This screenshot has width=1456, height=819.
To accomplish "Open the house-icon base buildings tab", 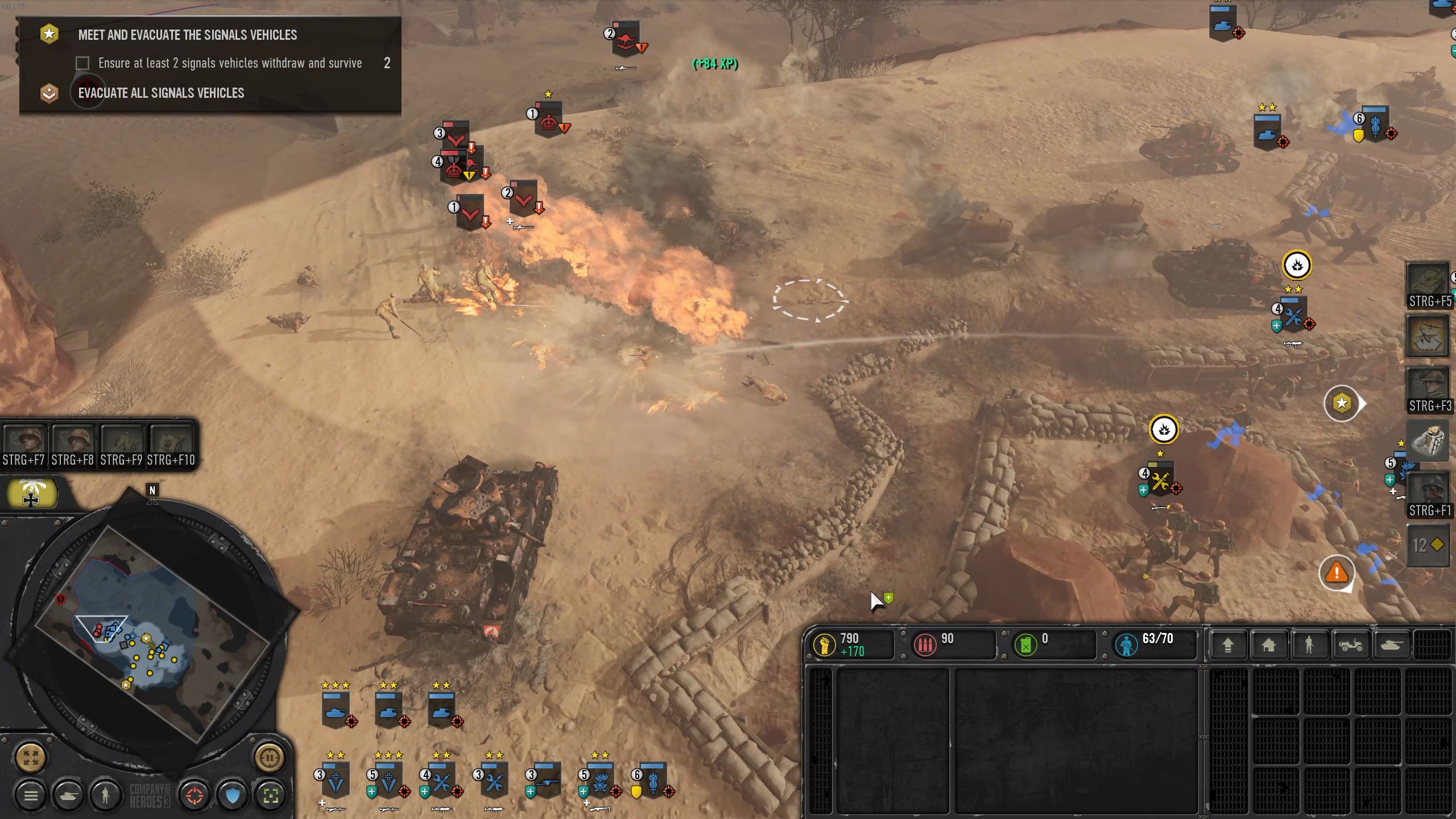I will pyautogui.click(x=1268, y=644).
